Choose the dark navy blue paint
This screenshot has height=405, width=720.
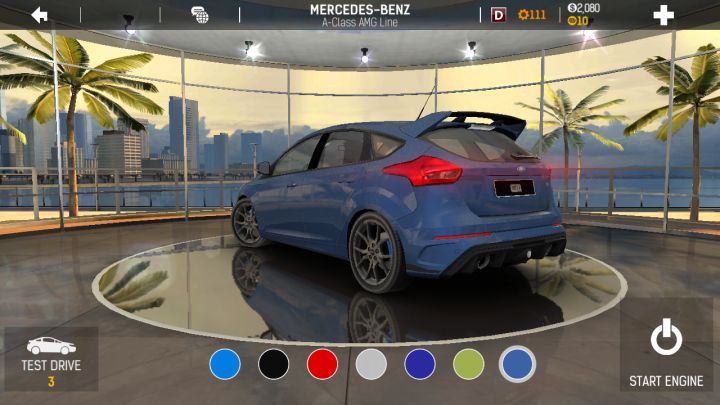(420, 364)
